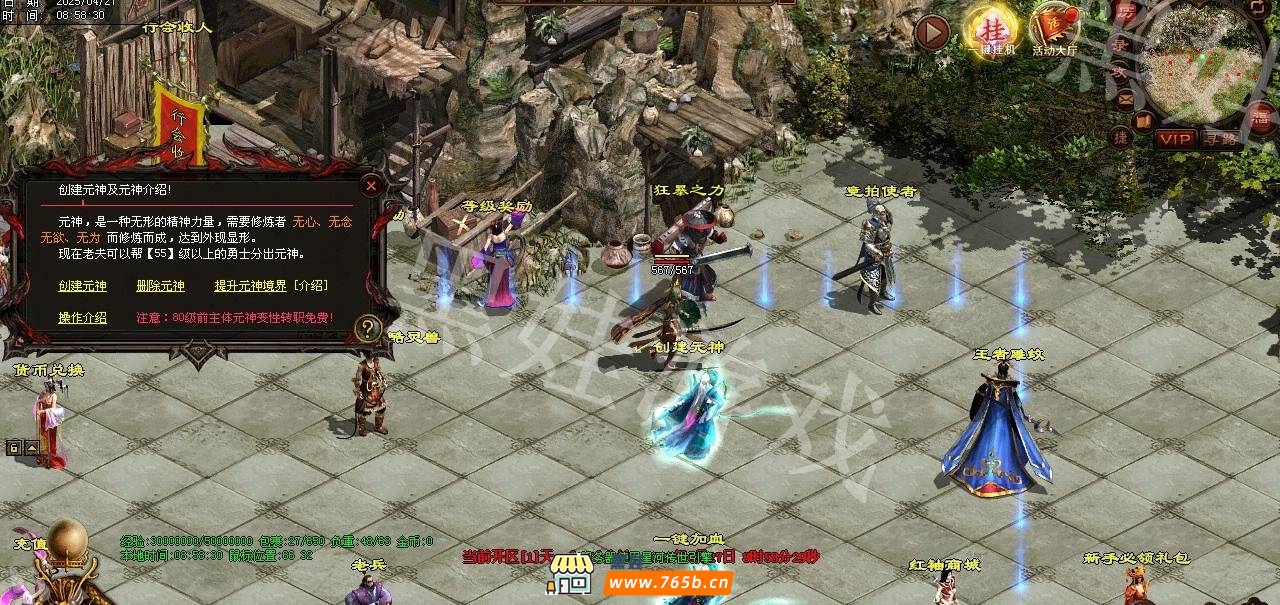1280x605 pixels.
Task: Close the 元神 dialogue window
Action: [371, 185]
